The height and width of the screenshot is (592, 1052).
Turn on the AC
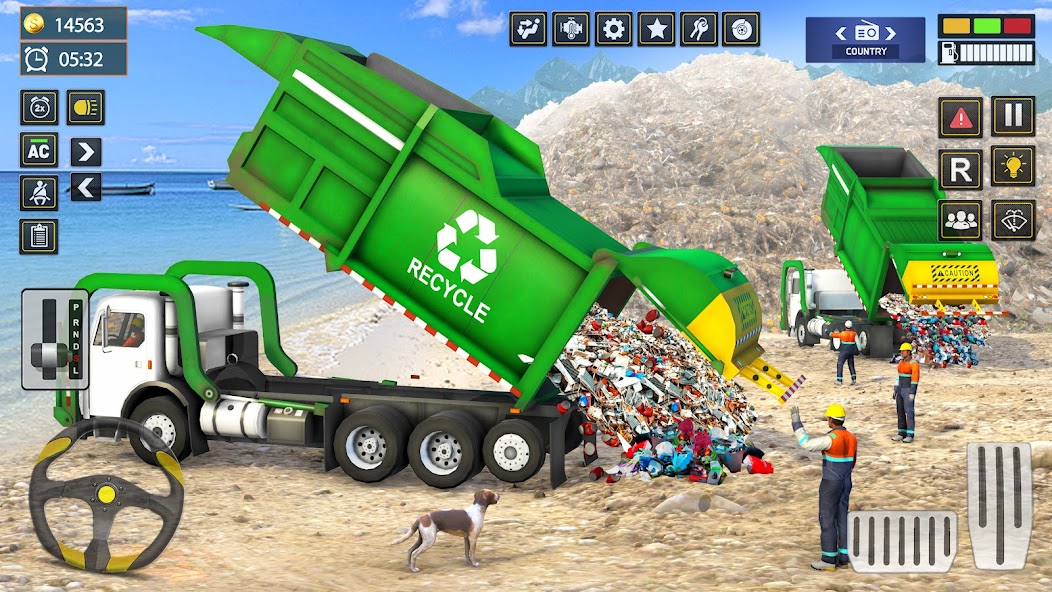[39, 150]
